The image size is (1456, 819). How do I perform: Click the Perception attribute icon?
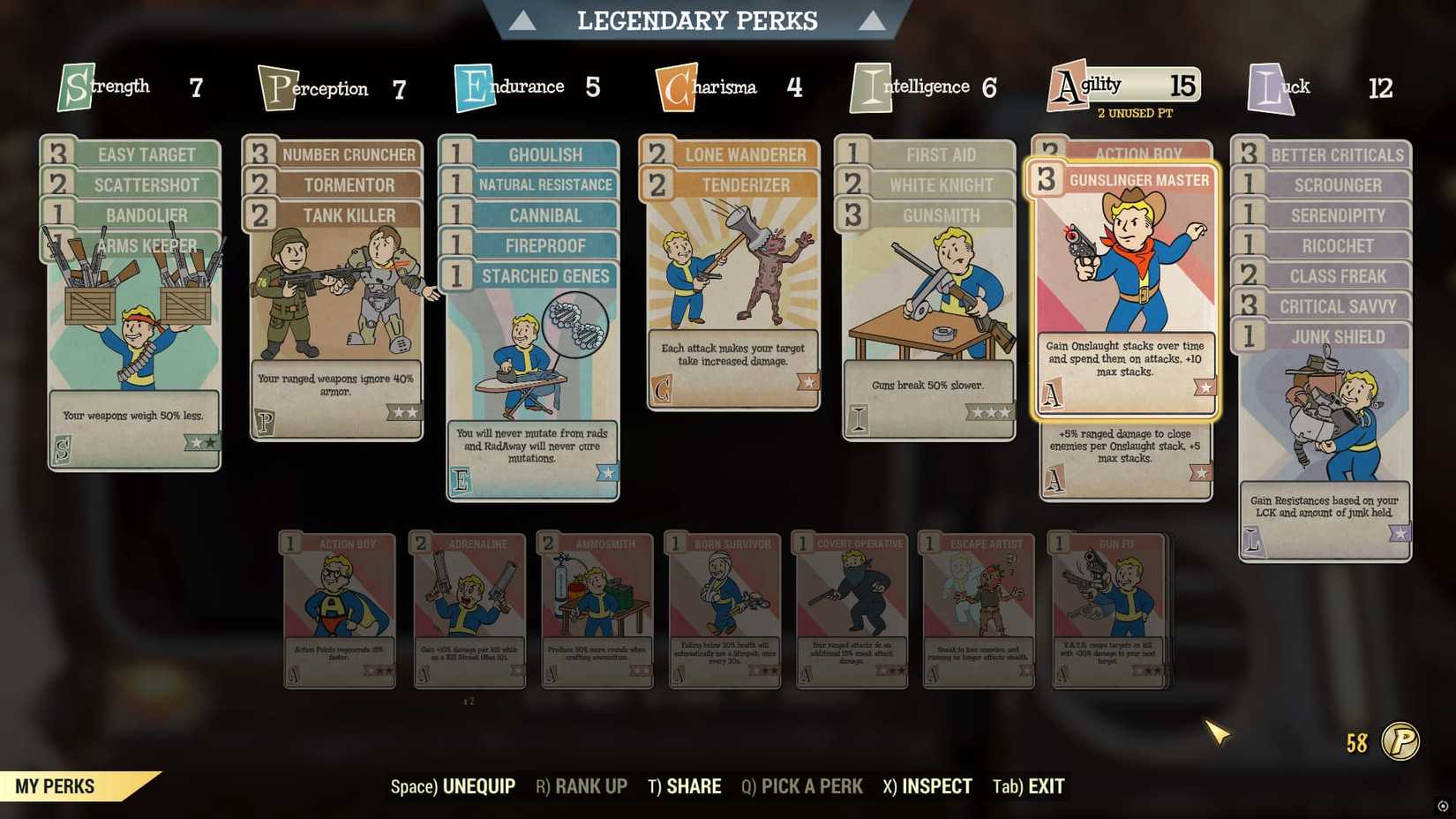click(276, 86)
